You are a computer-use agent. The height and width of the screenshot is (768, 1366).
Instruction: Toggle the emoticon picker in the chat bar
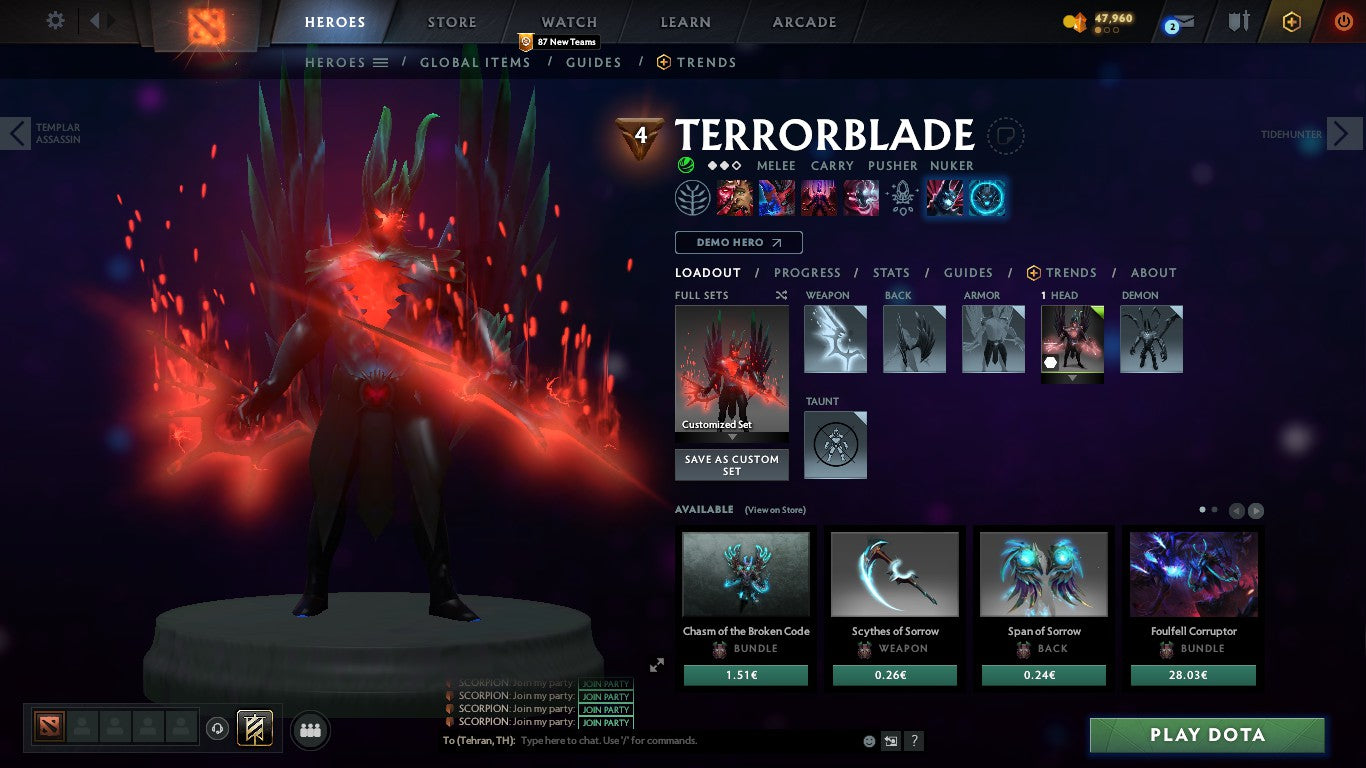click(x=869, y=740)
